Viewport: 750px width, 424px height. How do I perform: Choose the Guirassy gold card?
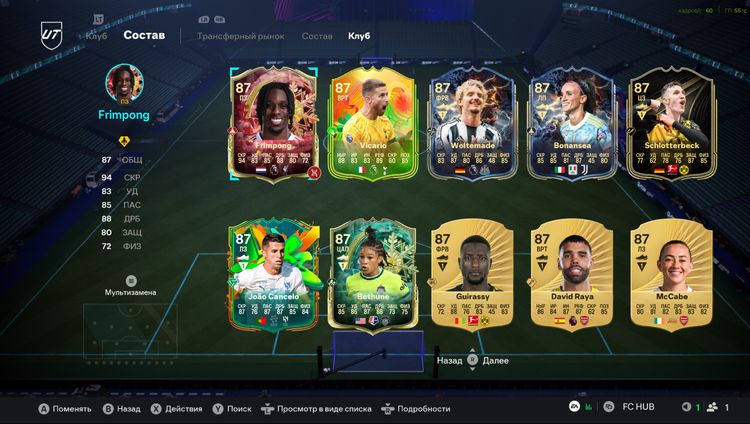point(471,276)
